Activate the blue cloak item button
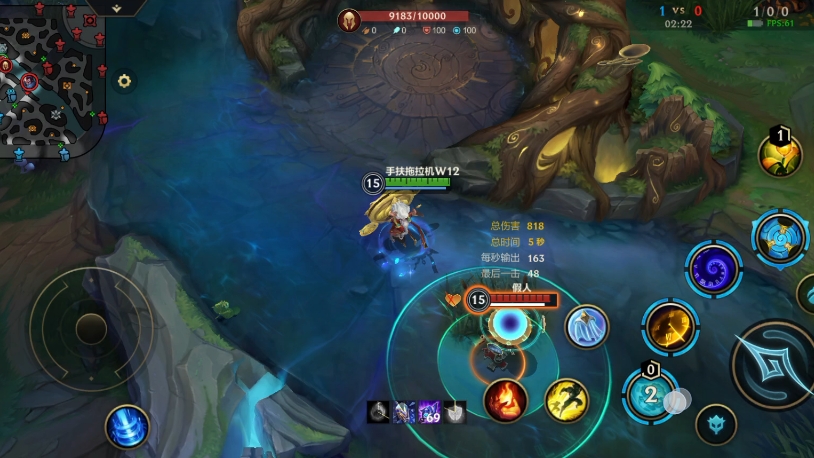This screenshot has height=458, width=814. coord(587,326)
